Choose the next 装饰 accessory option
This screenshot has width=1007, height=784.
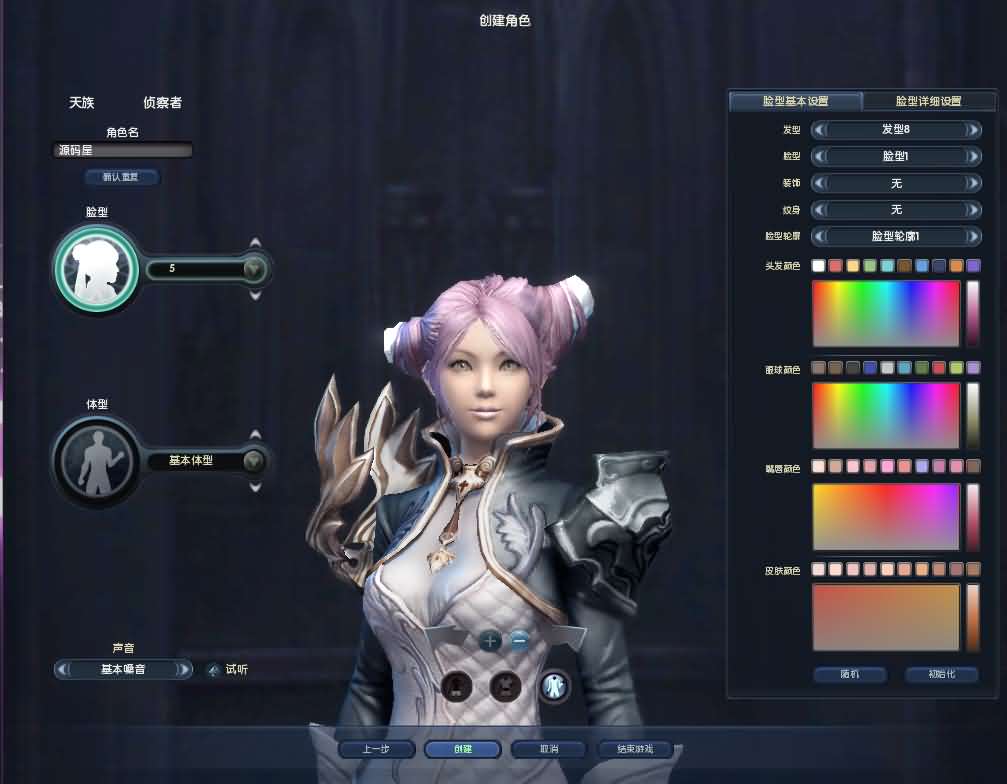pos(973,183)
